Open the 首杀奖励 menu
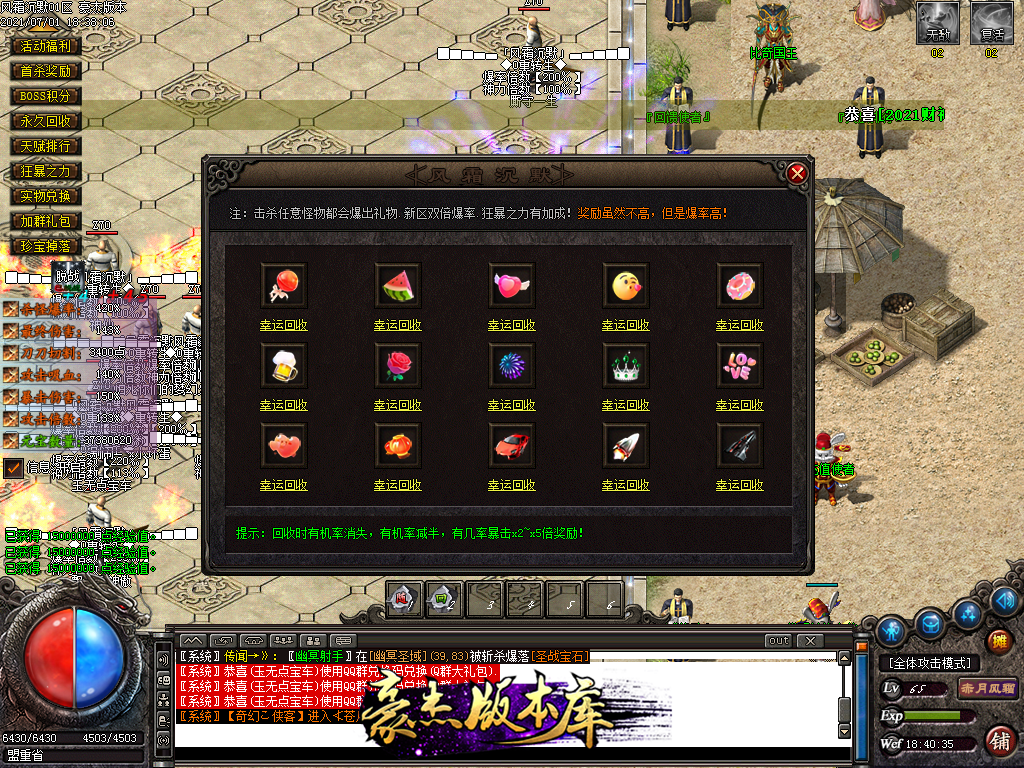Image resolution: width=1024 pixels, height=768 pixels. pos(45,71)
